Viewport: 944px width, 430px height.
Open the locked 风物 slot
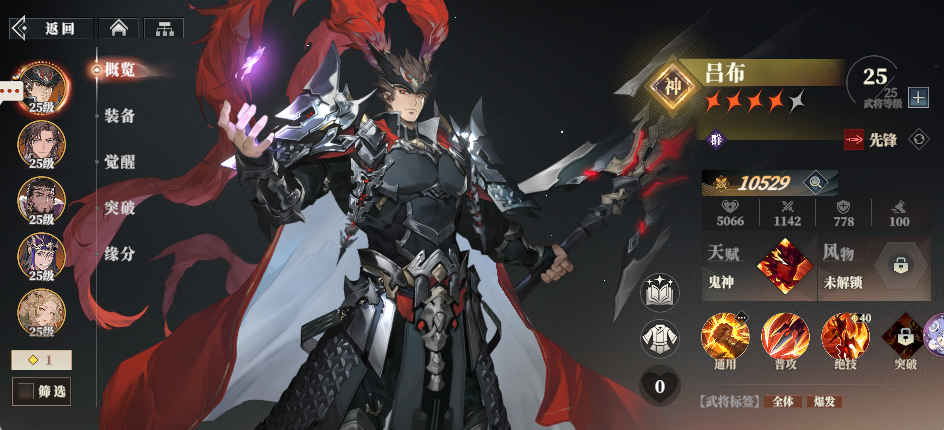900,265
